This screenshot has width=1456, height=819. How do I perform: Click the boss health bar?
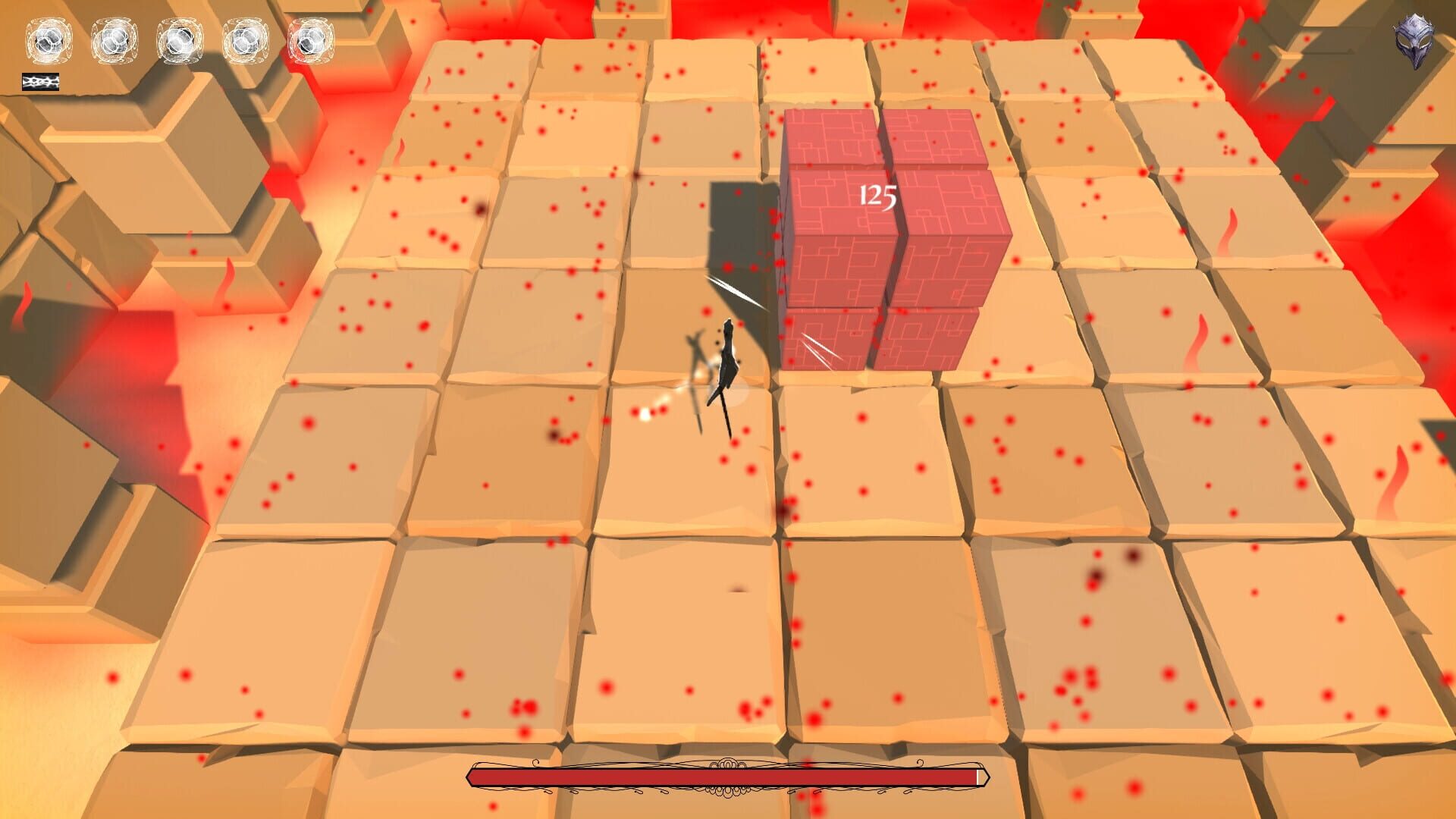pos(728,777)
